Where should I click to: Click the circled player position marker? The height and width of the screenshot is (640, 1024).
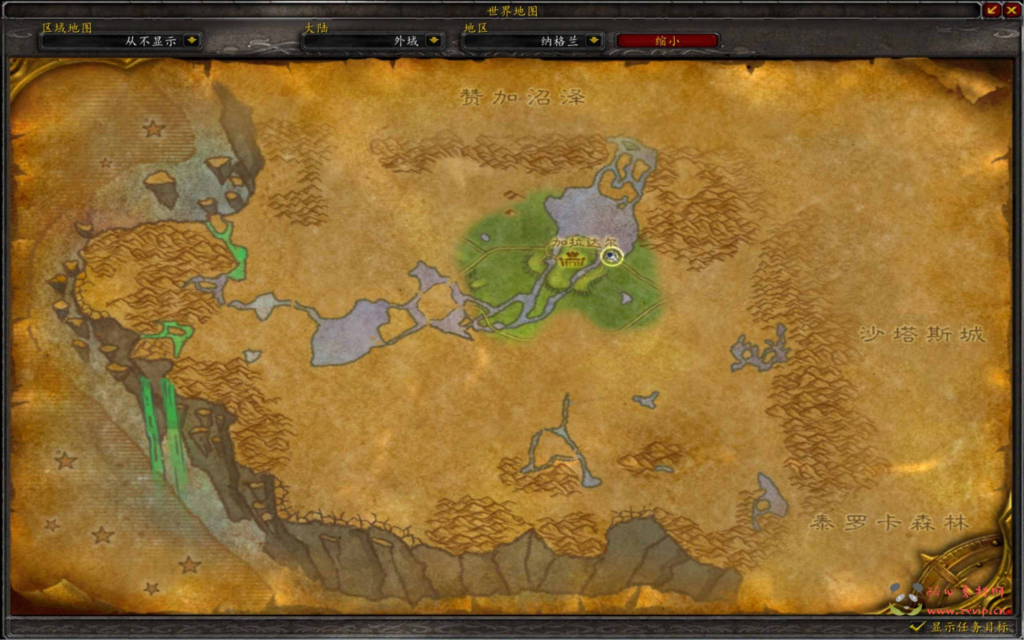click(x=612, y=256)
